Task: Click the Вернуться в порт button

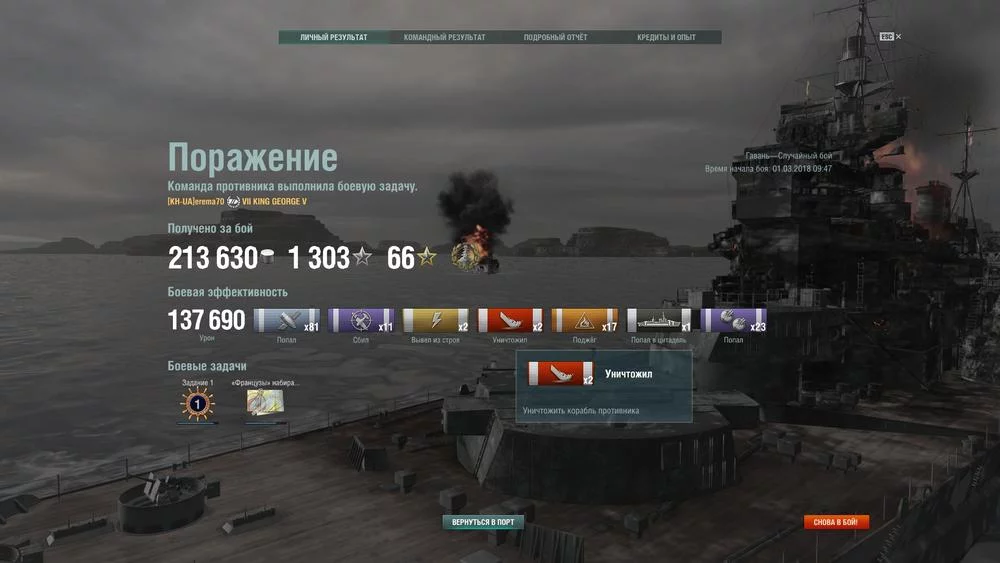Action: (483, 522)
